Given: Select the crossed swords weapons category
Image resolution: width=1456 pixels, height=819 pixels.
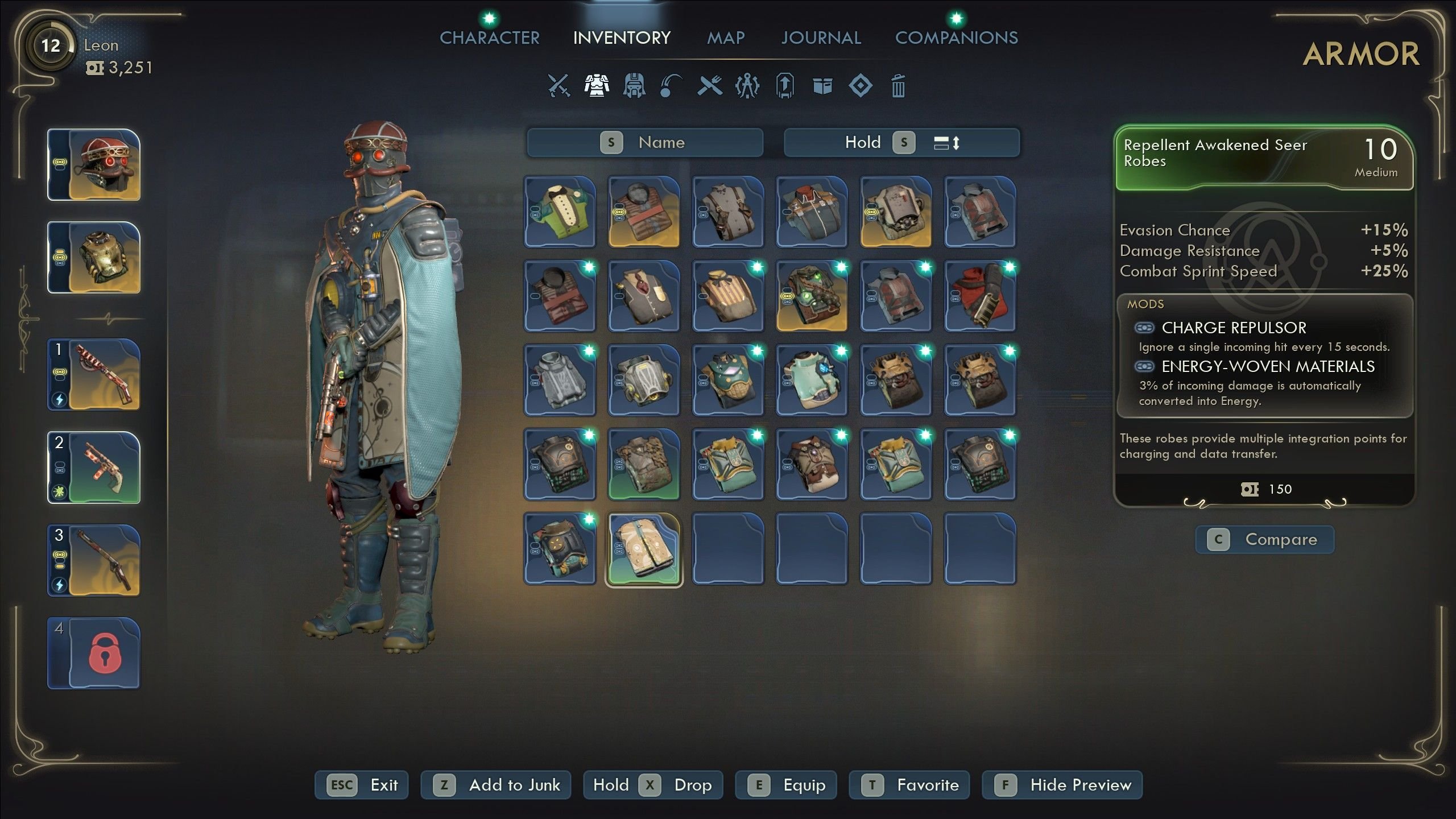Looking at the screenshot, I should click(559, 86).
